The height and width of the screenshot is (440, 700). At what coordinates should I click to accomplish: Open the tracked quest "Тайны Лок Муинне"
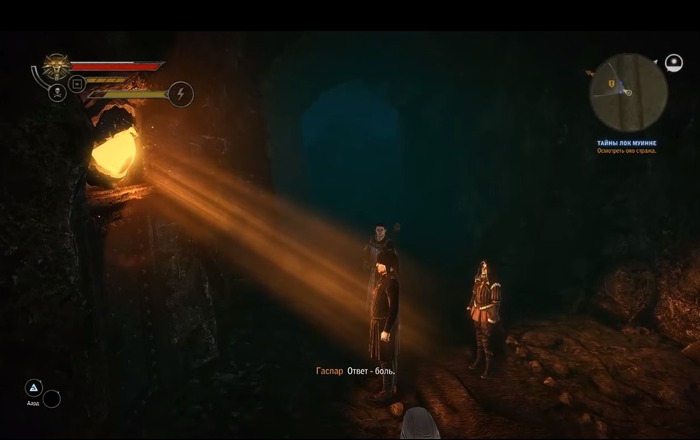click(x=628, y=143)
